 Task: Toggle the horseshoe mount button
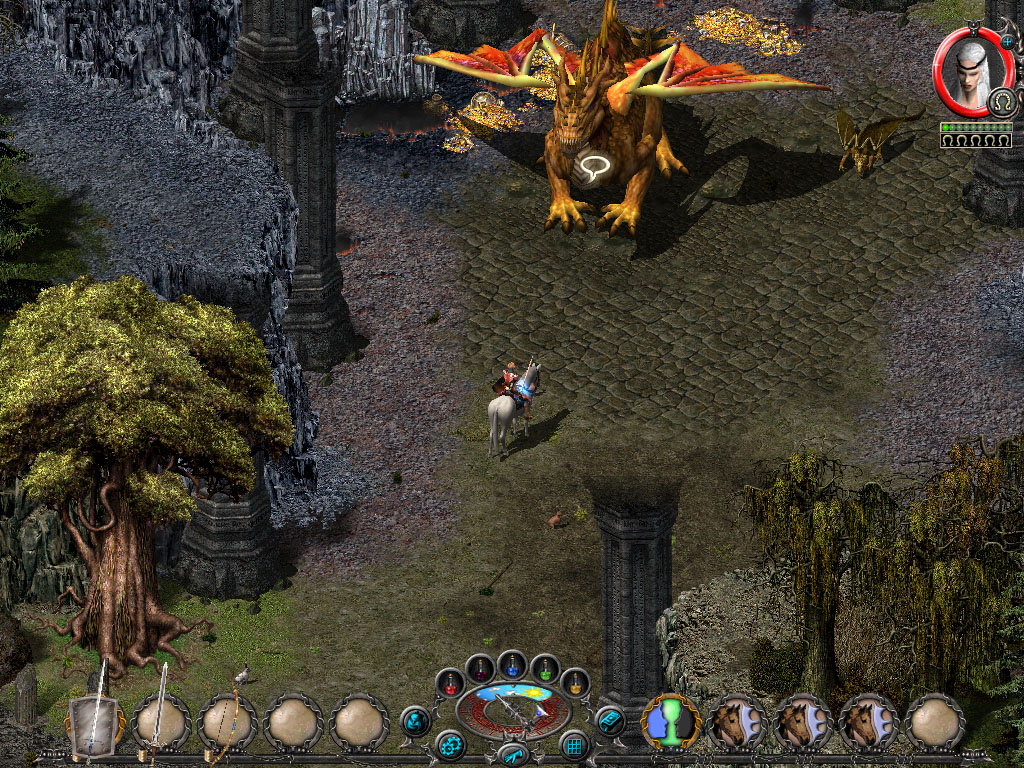[x=1001, y=102]
